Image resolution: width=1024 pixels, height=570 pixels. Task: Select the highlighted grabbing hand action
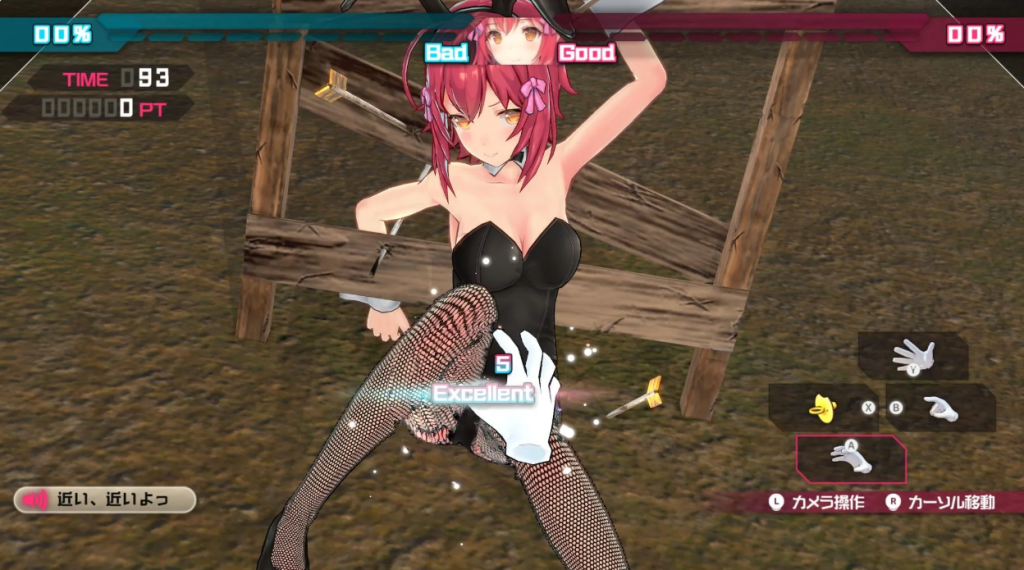point(851,459)
